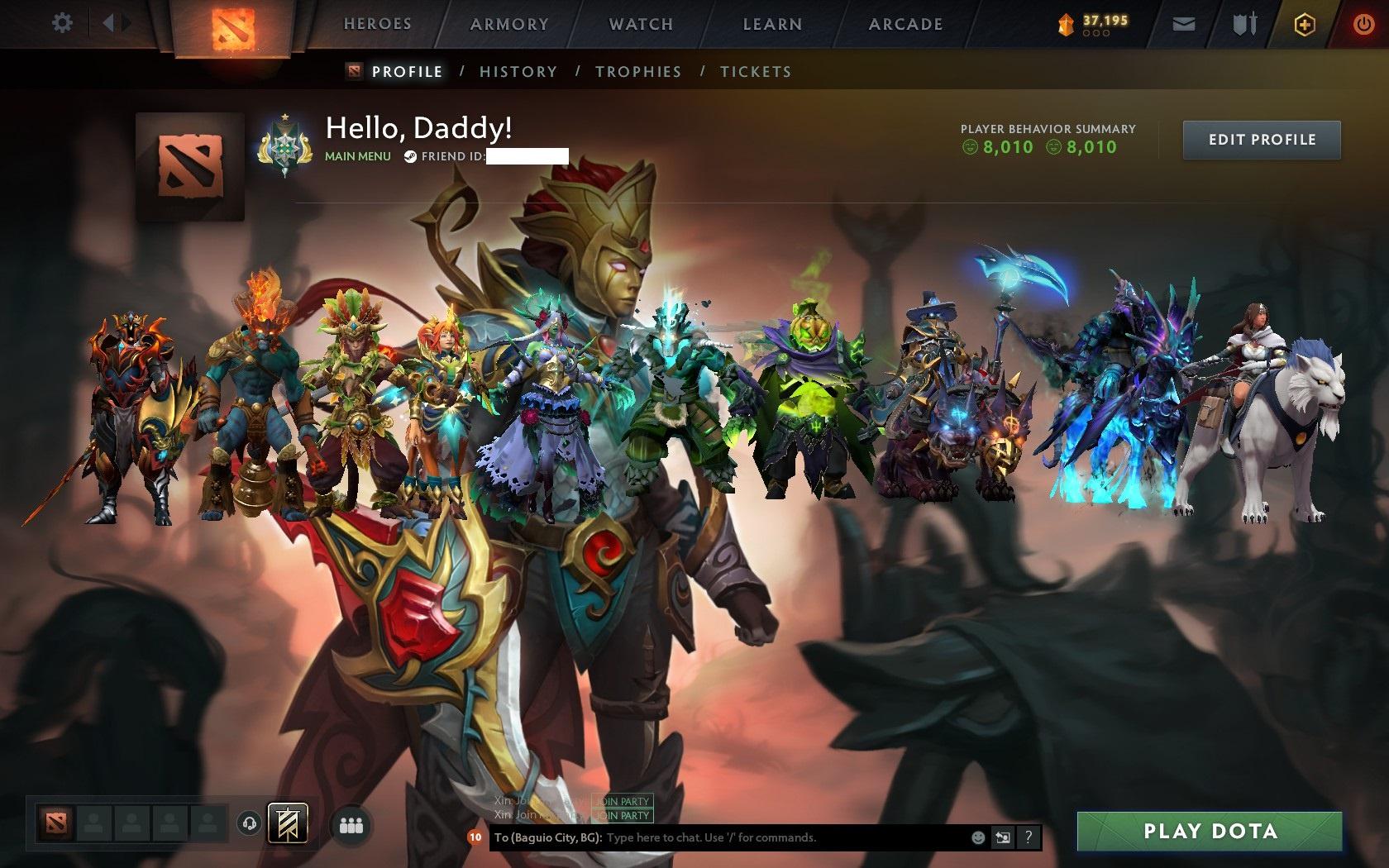Screen dimensions: 1389x868
Task: Click the gold hexagon Dota Plus icon
Action: coord(1305,24)
